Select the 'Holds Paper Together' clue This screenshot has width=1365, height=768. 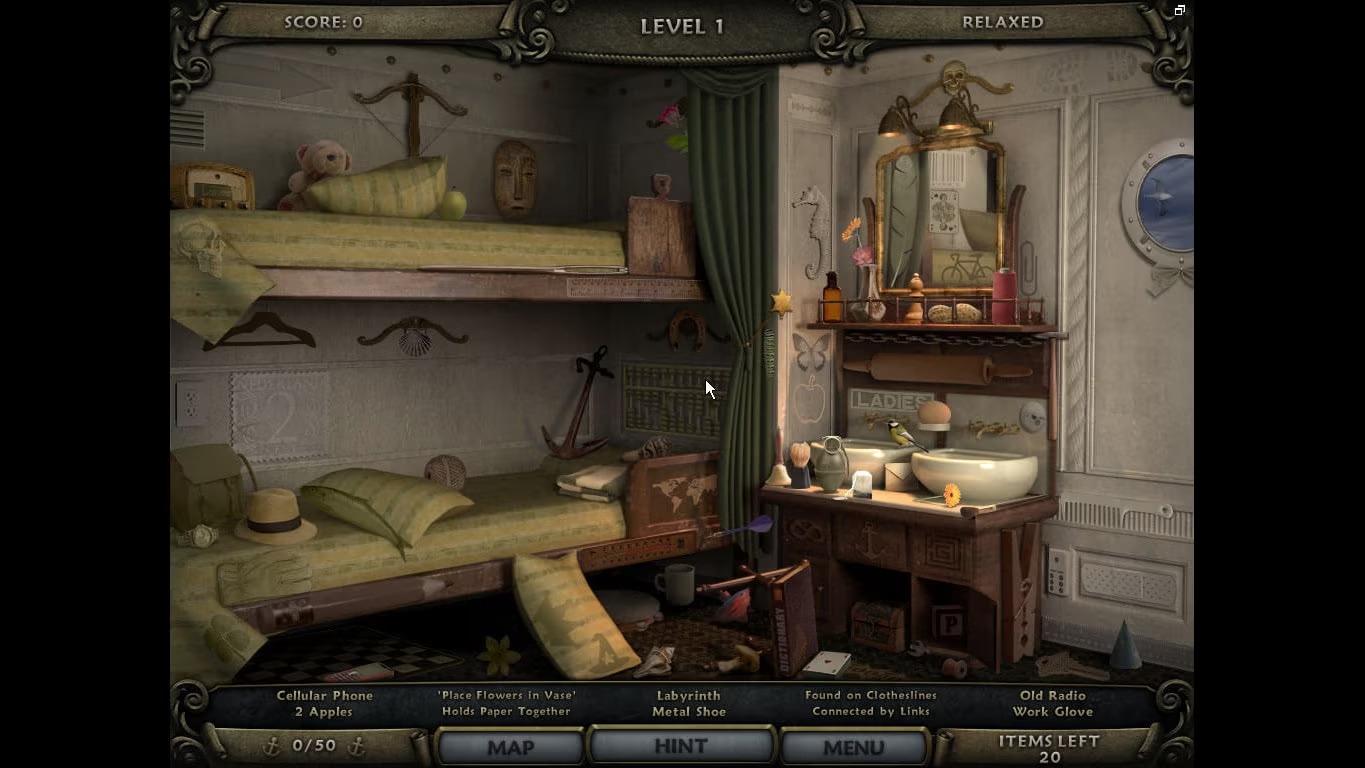[506, 712]
